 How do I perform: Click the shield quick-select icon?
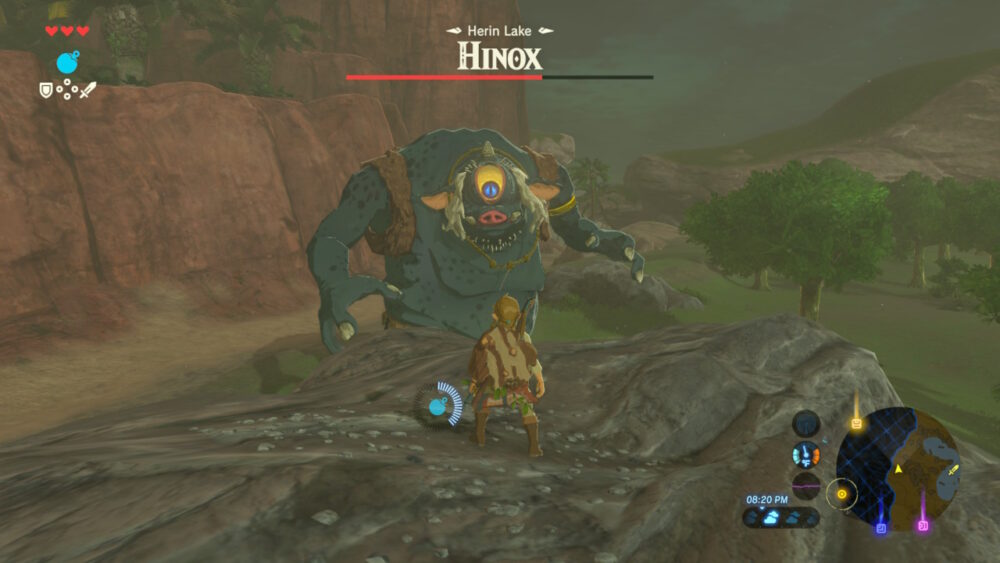pos(45,90)
